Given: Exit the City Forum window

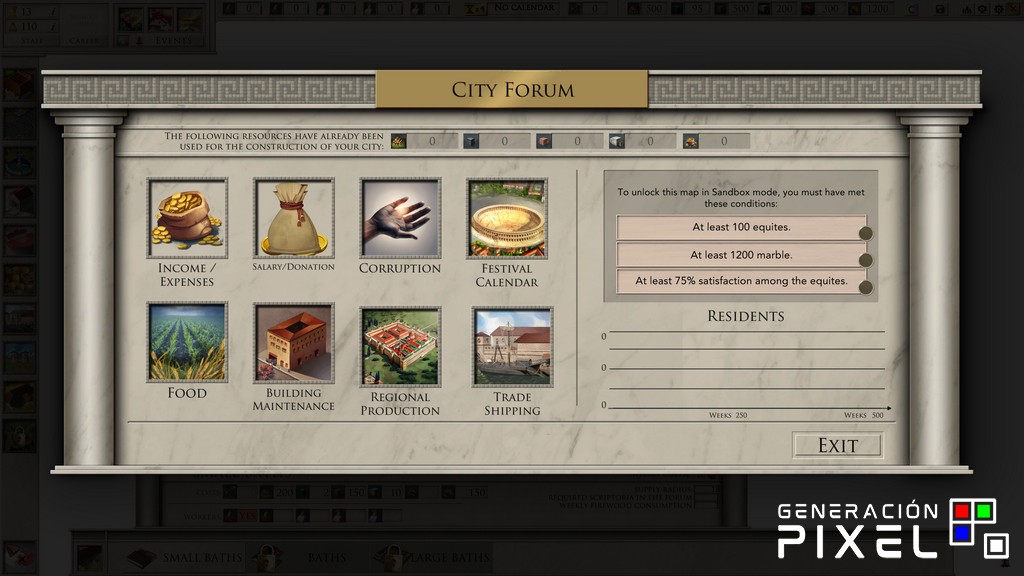Looking at the screenshot, I should tap(837, 445).
